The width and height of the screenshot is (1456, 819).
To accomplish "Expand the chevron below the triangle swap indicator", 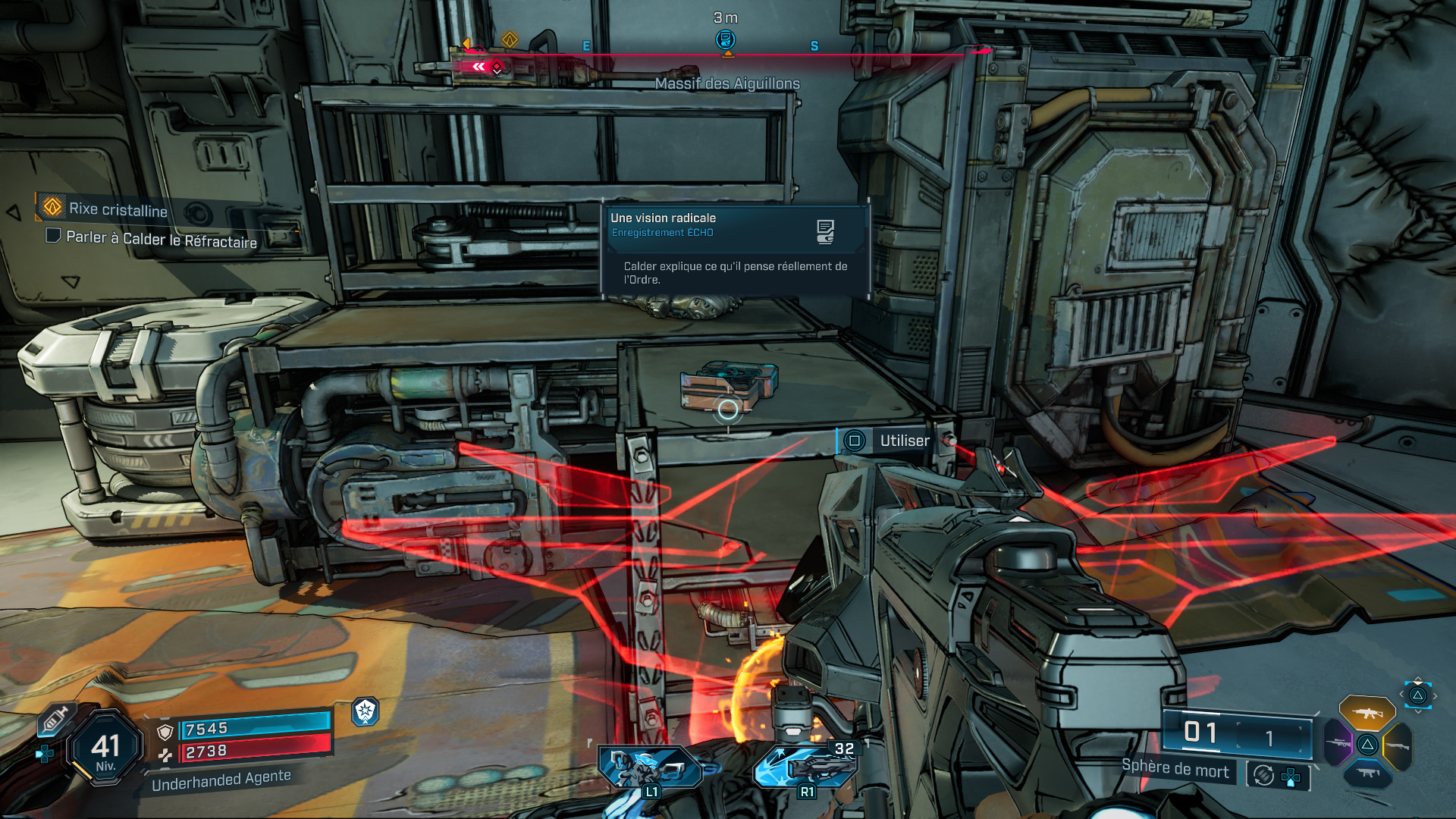I will click(x=1419, y=711).
